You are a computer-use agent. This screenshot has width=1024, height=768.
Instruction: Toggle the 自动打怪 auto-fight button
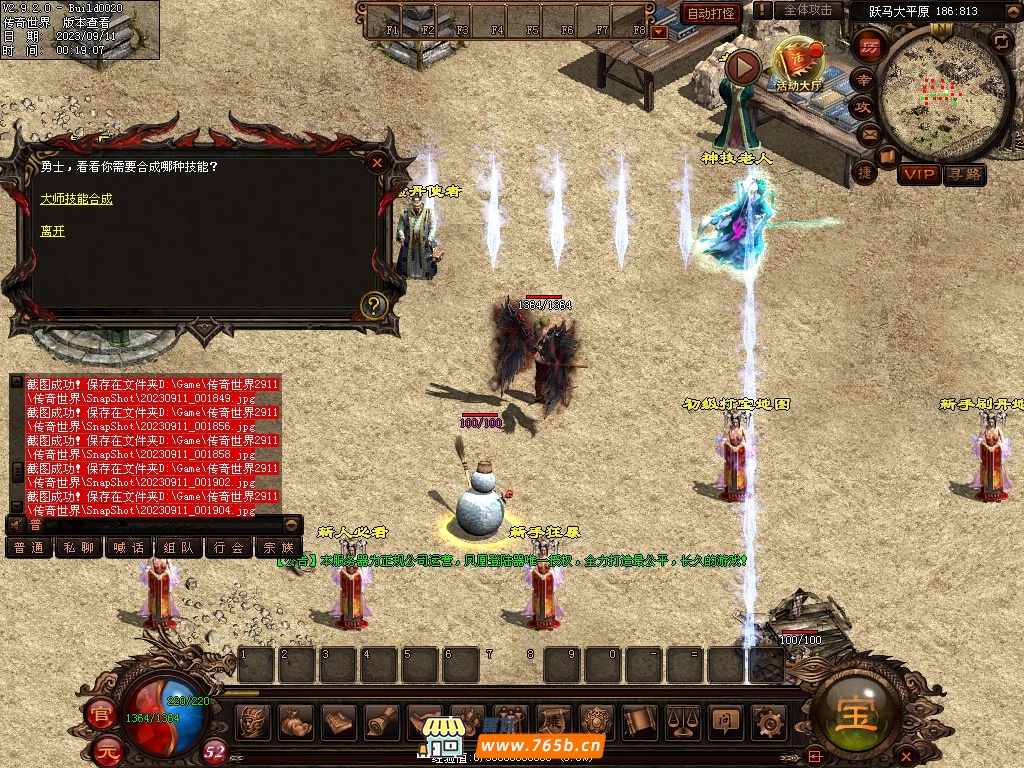pyautogui.click(x=711, y=13)
